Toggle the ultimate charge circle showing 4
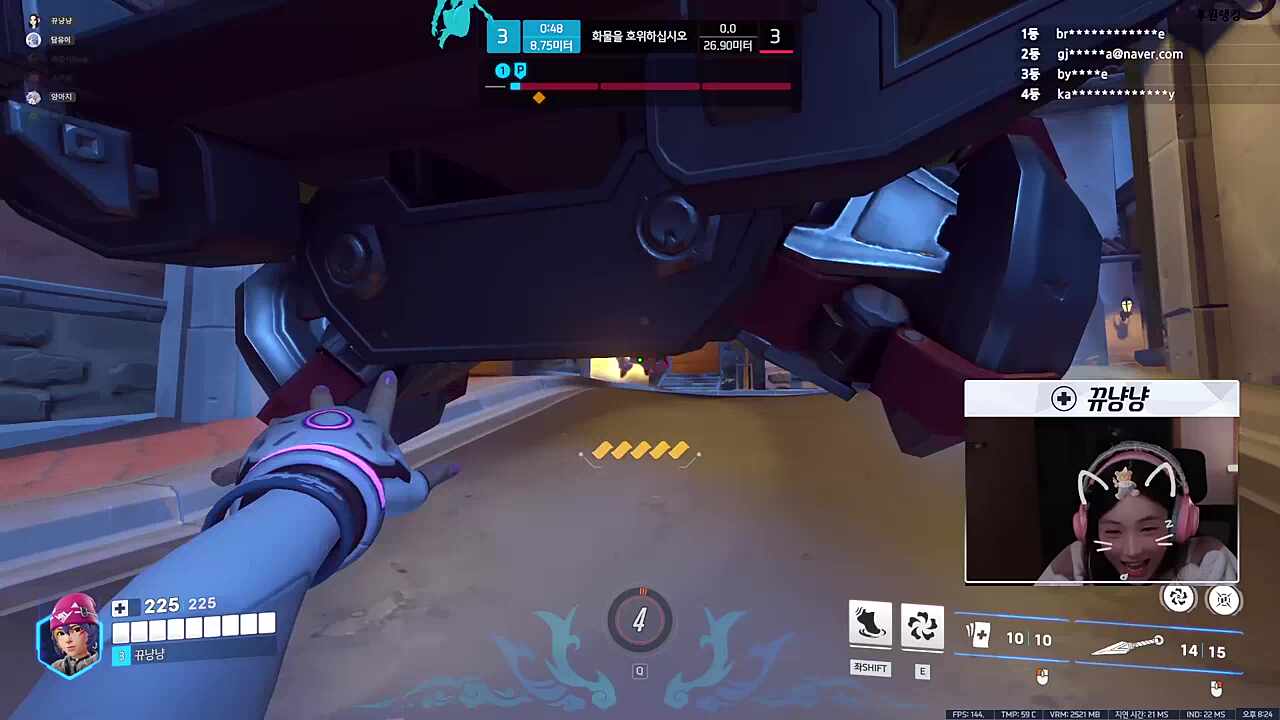Image resolution: width=1280 pixels, height=720 pixels. point(640,620)
